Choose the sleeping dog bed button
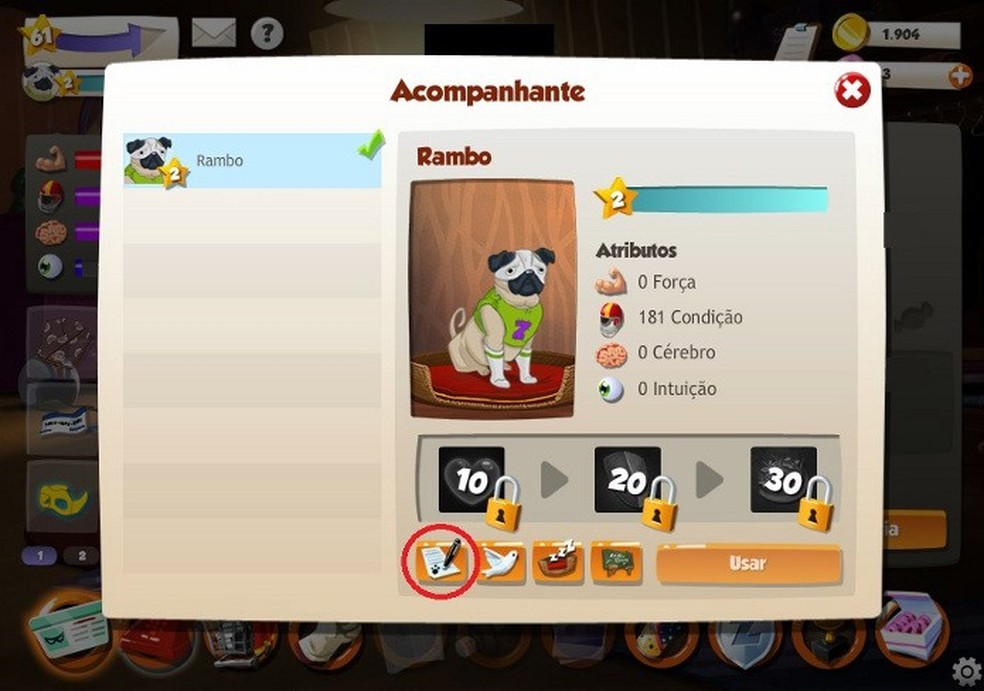This screenshot has width=984, height=691. point(558,564)
